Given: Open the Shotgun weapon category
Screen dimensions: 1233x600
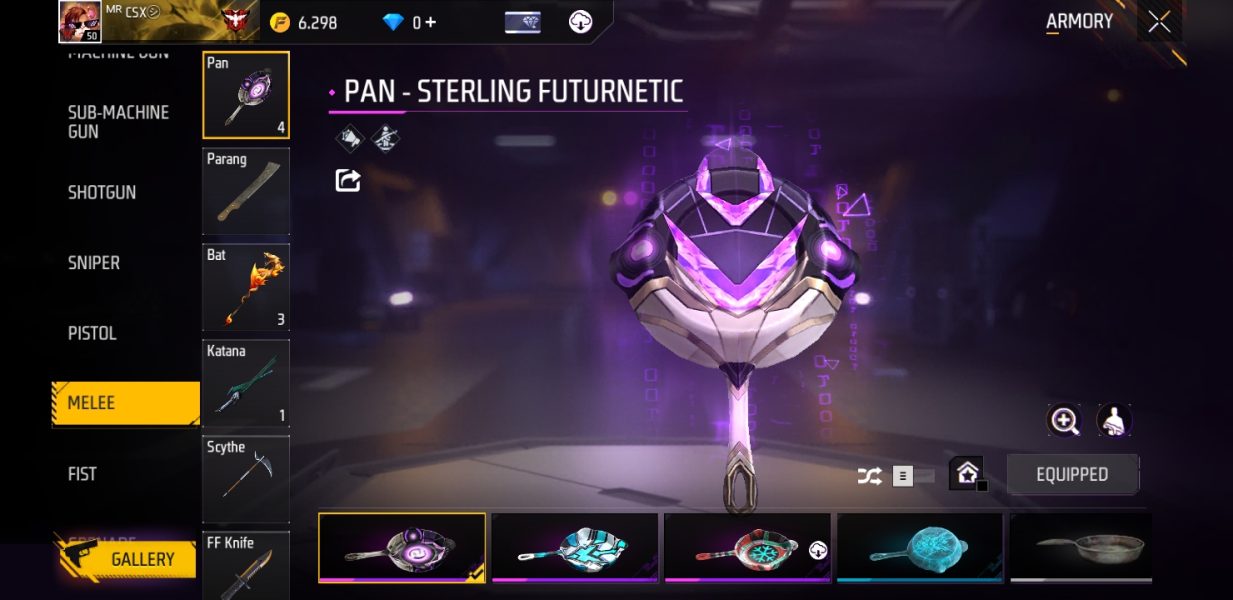Looking at the screenshot, I should [x=102, y=192].
